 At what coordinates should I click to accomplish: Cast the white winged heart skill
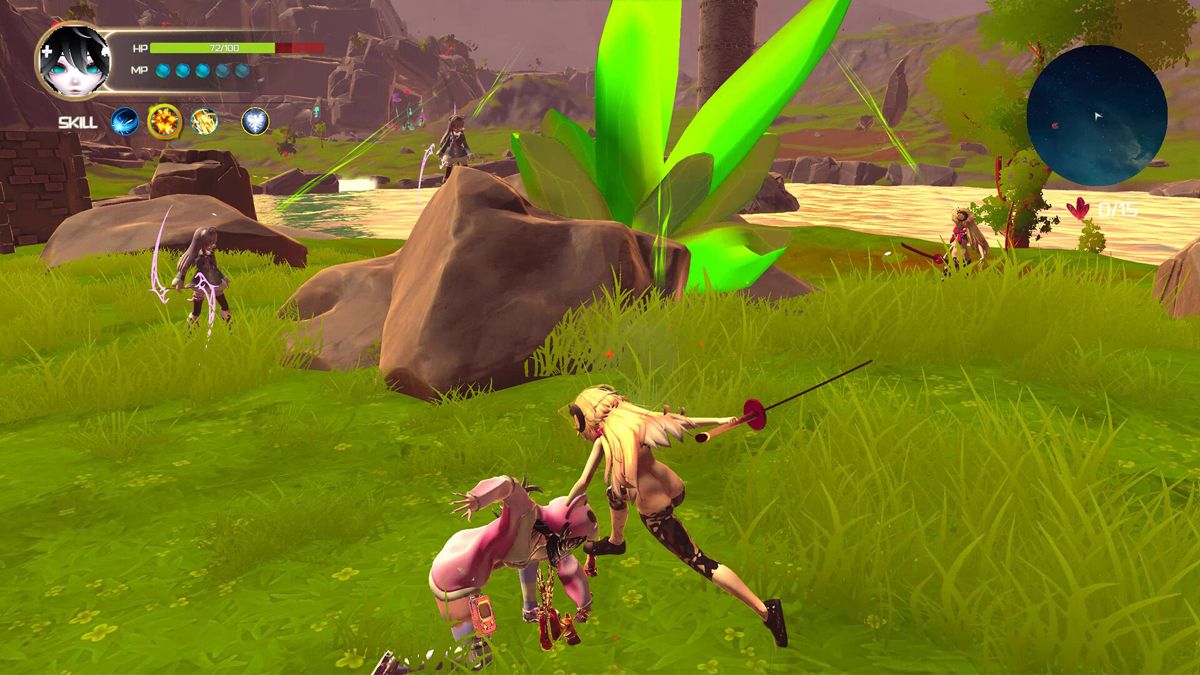pyautogui.click(x=255, y=121)
